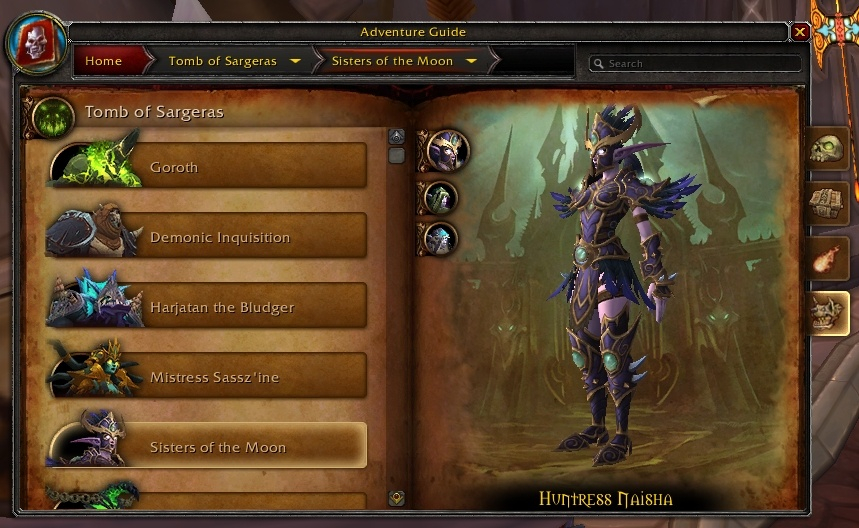The height and width of the screenshot is (528, 859).
Task: Click the boss list scroll-up arrow
Action: (397, 136)
